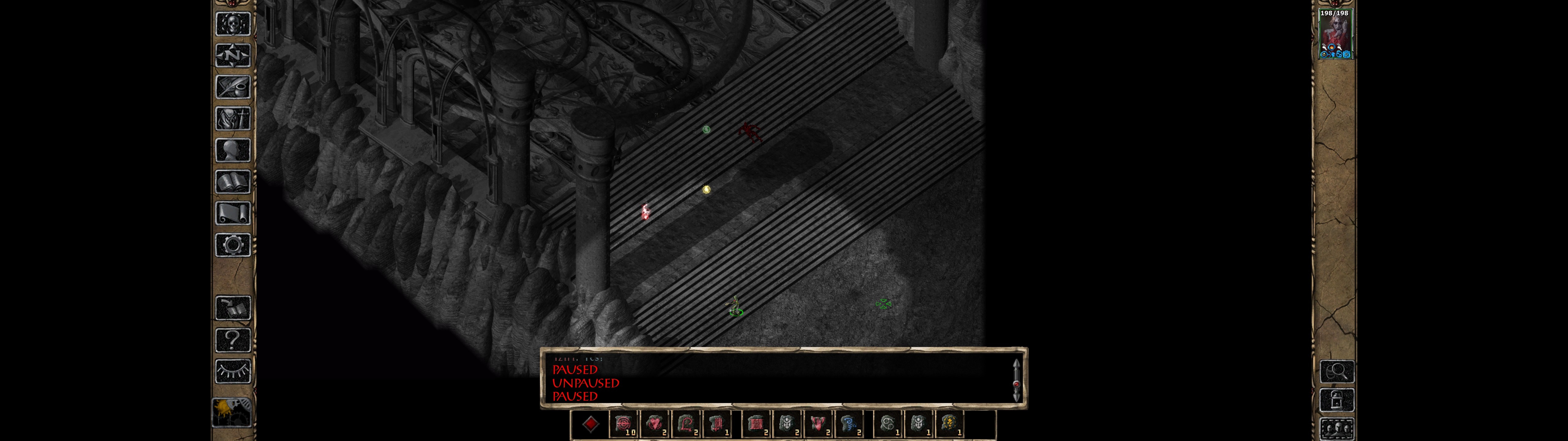Open the options gear menu
This screenshot has height=441, width=1568.
point(232,246)
